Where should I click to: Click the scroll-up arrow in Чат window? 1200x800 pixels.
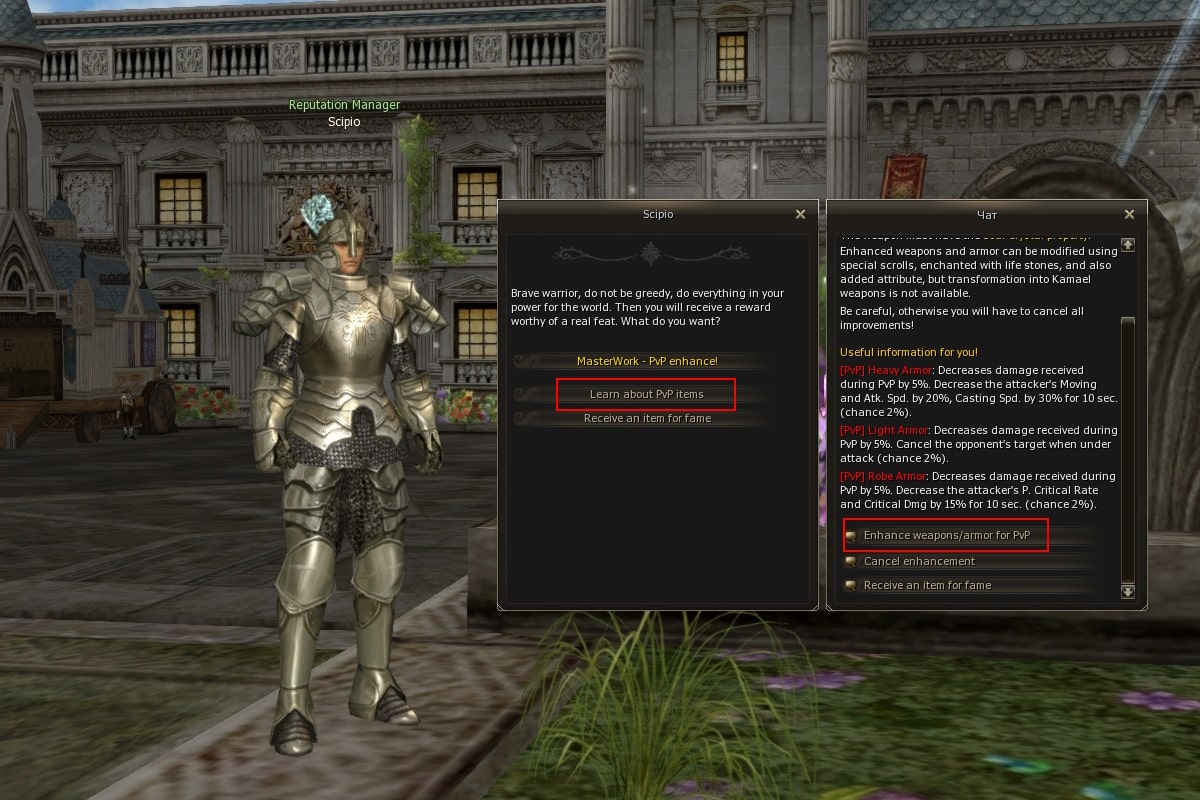point(1128,244)
